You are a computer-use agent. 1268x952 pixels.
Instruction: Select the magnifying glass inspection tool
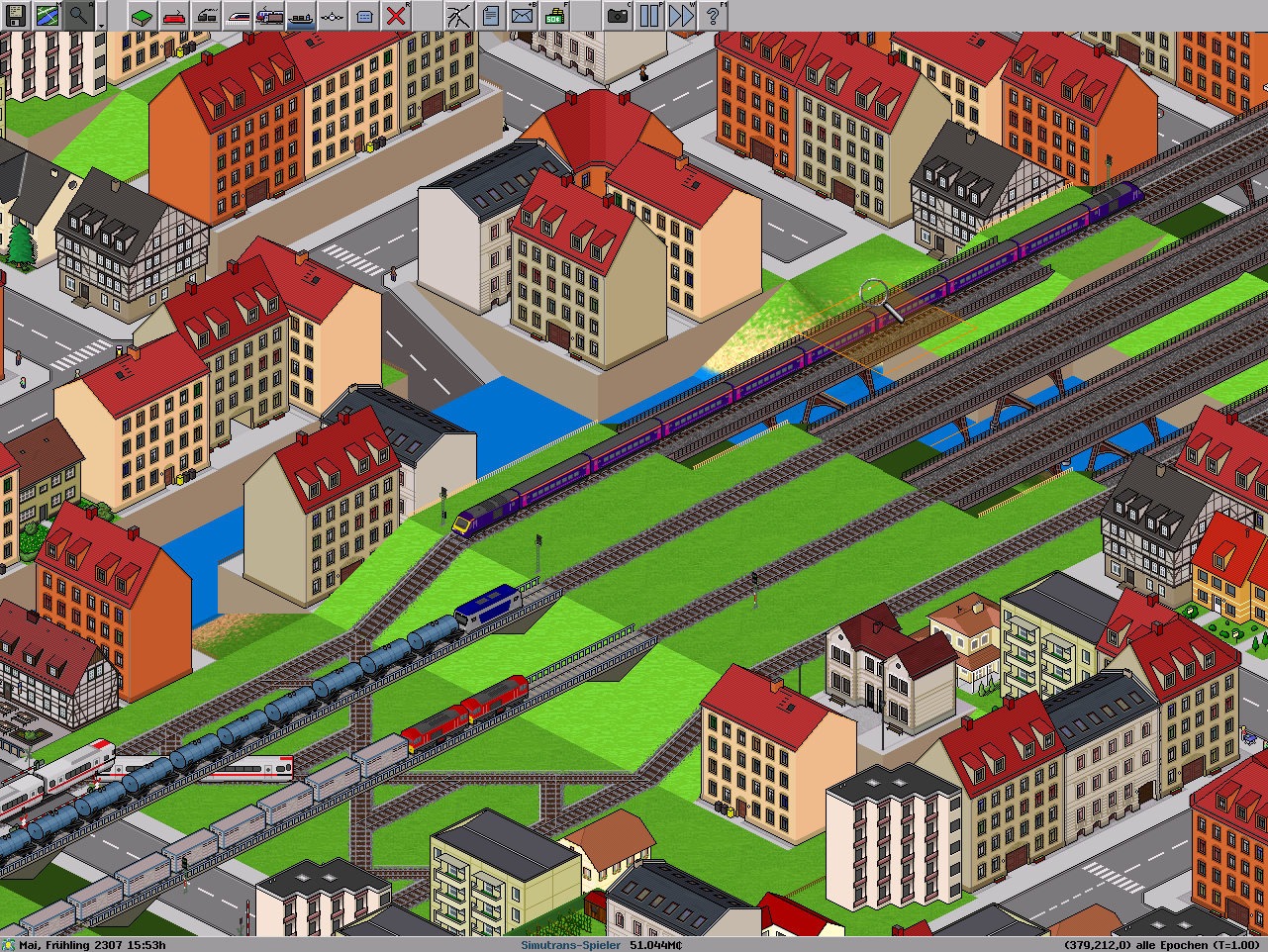point(78,15)
